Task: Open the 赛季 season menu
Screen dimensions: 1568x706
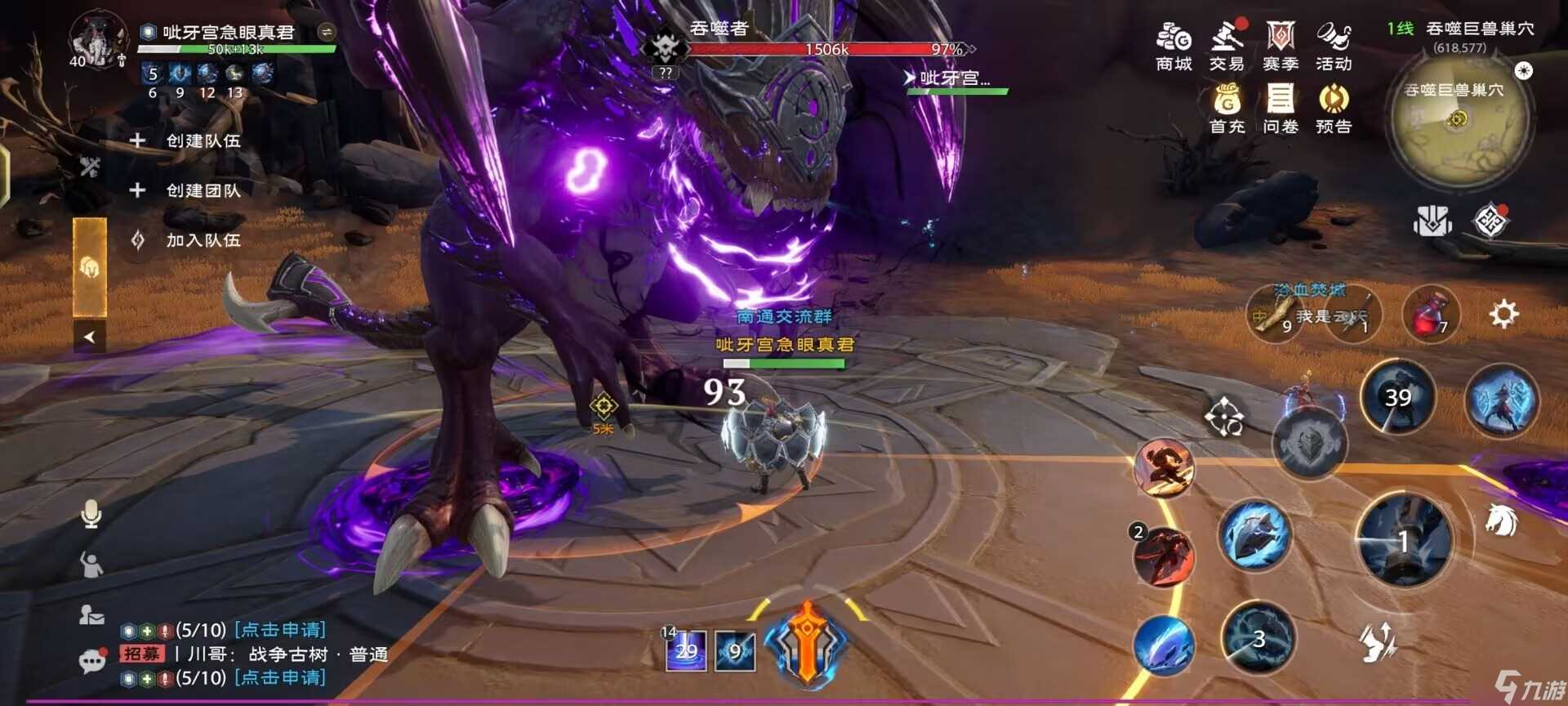Action: (x=1280, y=47)
